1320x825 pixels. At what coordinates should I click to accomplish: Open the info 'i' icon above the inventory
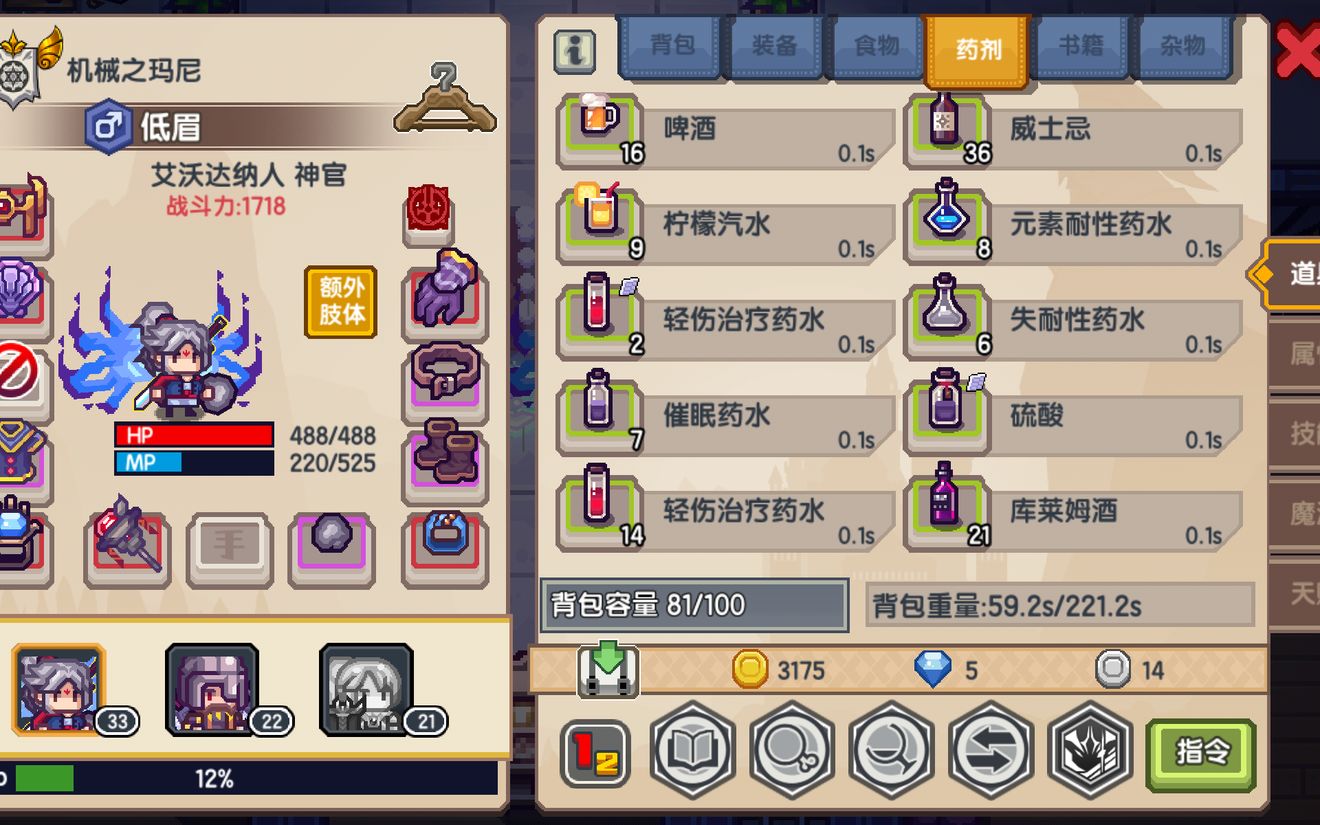point(576,49)
